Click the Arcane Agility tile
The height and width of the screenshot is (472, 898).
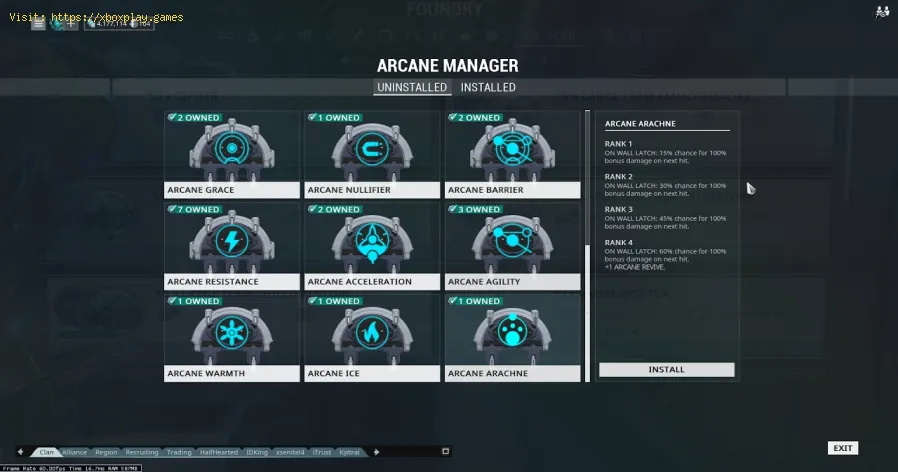pos(512,246)
